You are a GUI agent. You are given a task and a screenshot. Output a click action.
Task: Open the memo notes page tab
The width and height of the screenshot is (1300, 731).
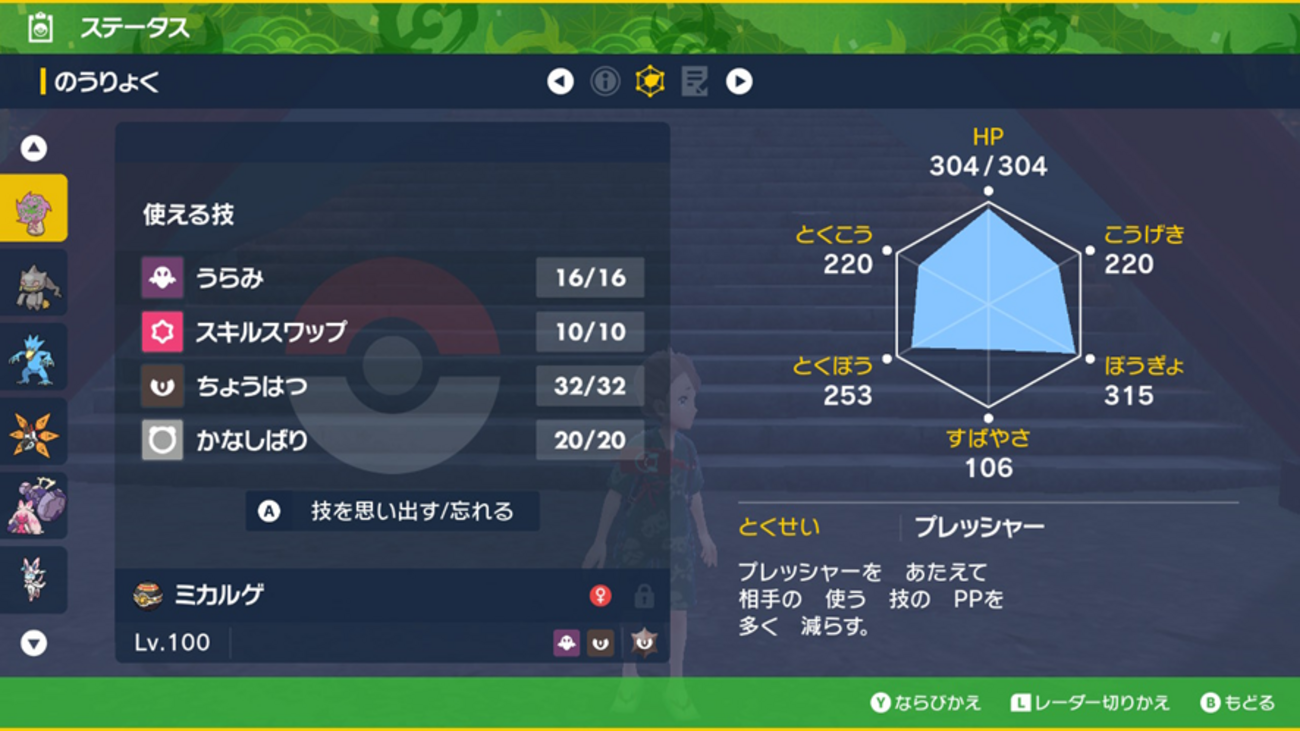pos(694,82)
